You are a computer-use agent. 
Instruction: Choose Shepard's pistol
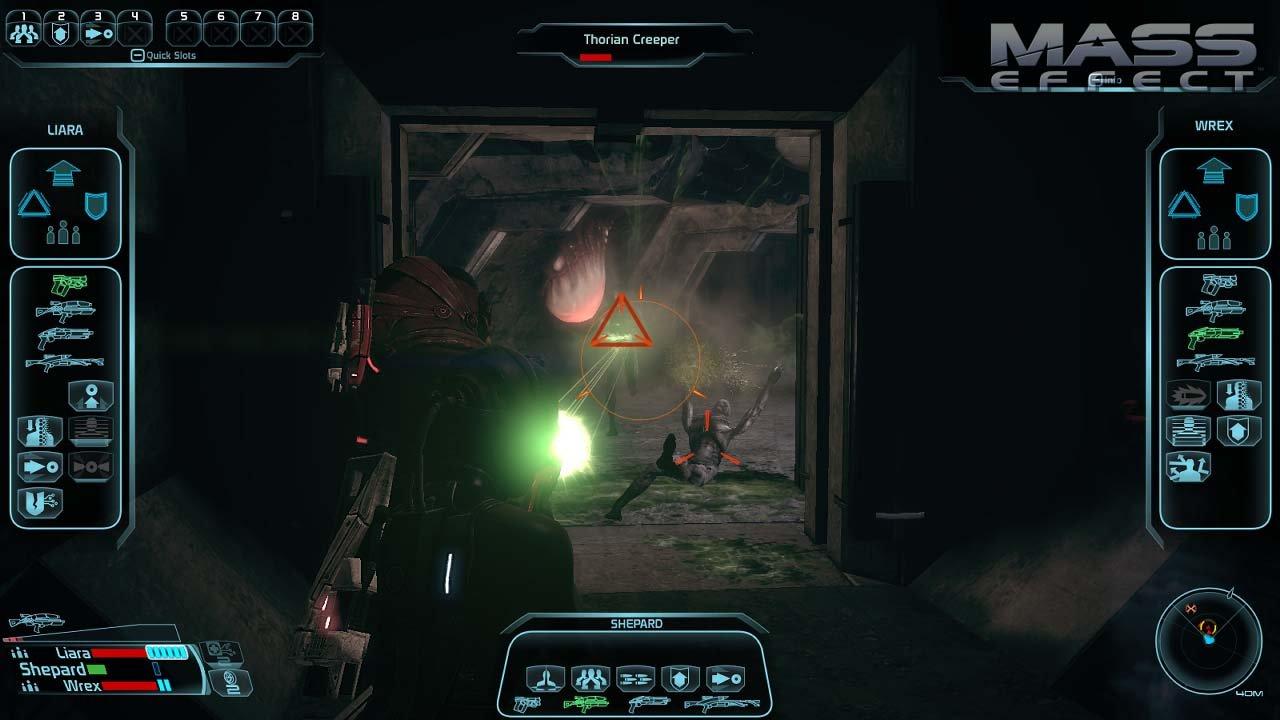coord(527,703)
